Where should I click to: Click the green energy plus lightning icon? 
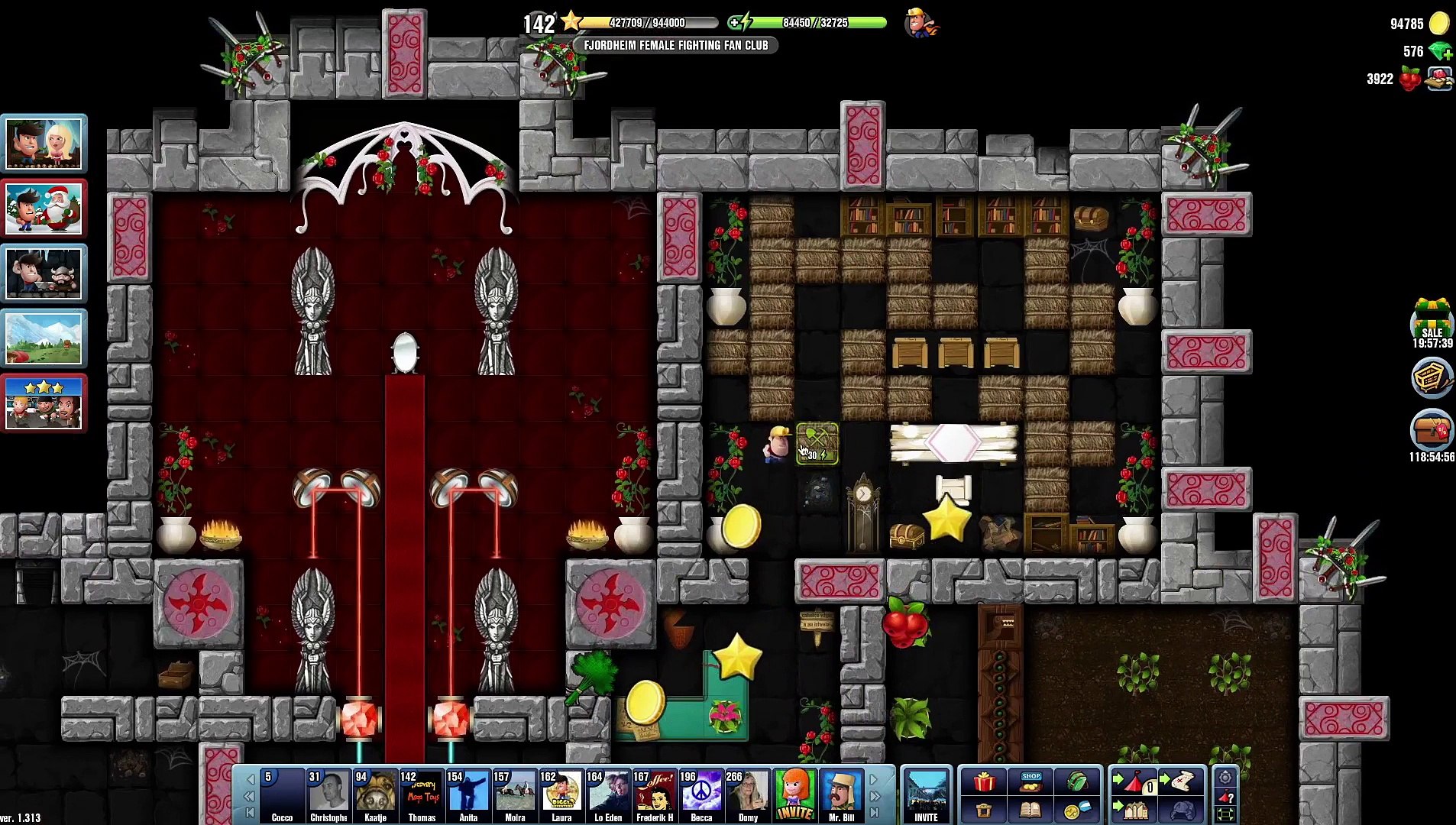739,23
